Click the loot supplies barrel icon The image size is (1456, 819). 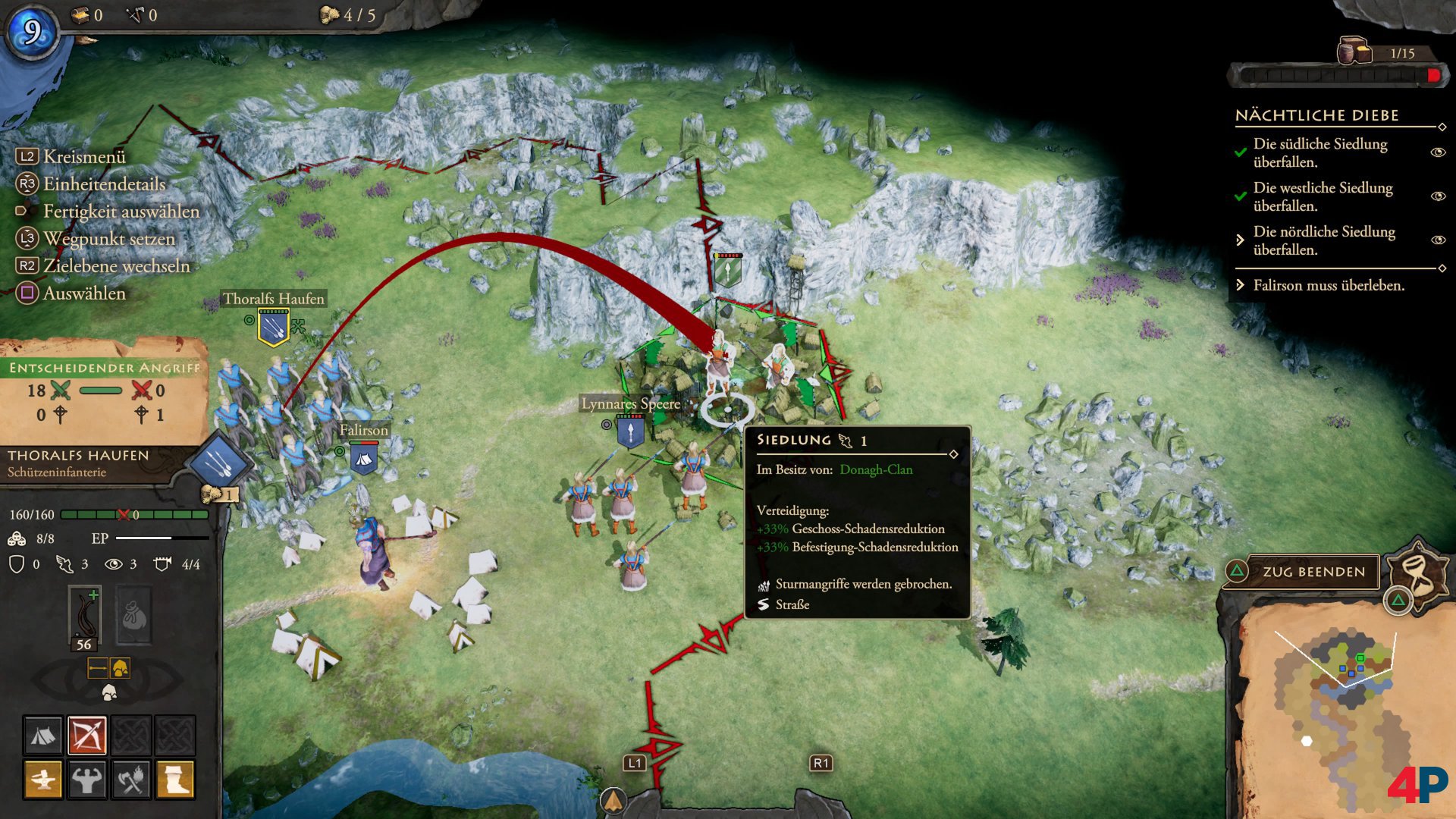1354,52
